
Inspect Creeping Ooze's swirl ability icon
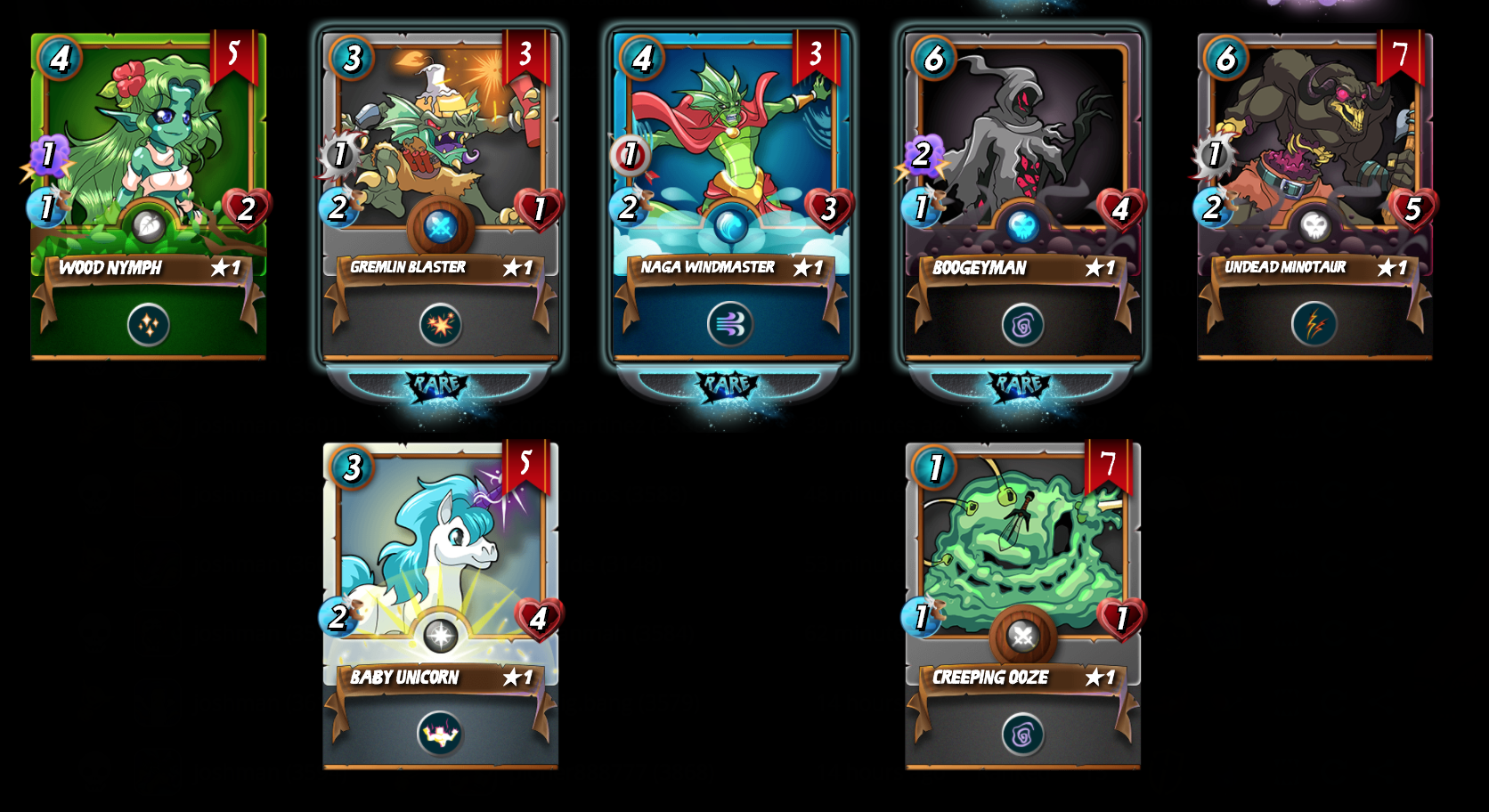[1022, 735]
